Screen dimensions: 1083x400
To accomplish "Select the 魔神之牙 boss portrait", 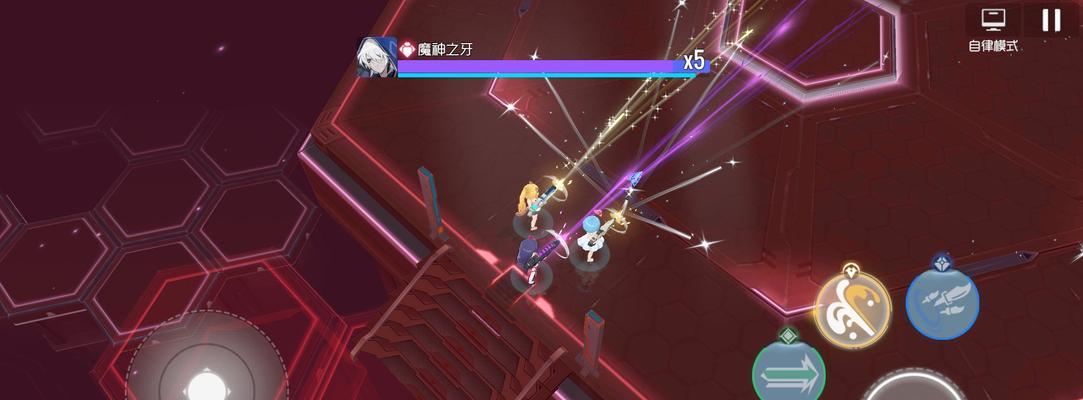I will click(x=377, y=57).
